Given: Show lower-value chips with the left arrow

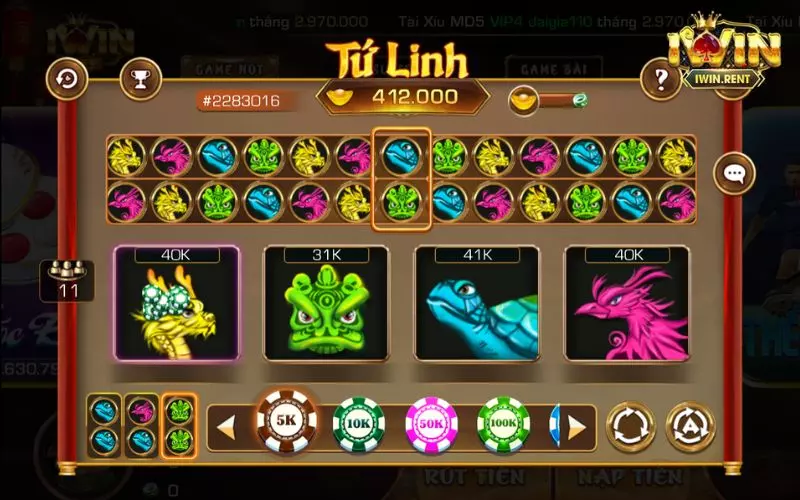Looking at the screenshot, I should tap(226, 427).
